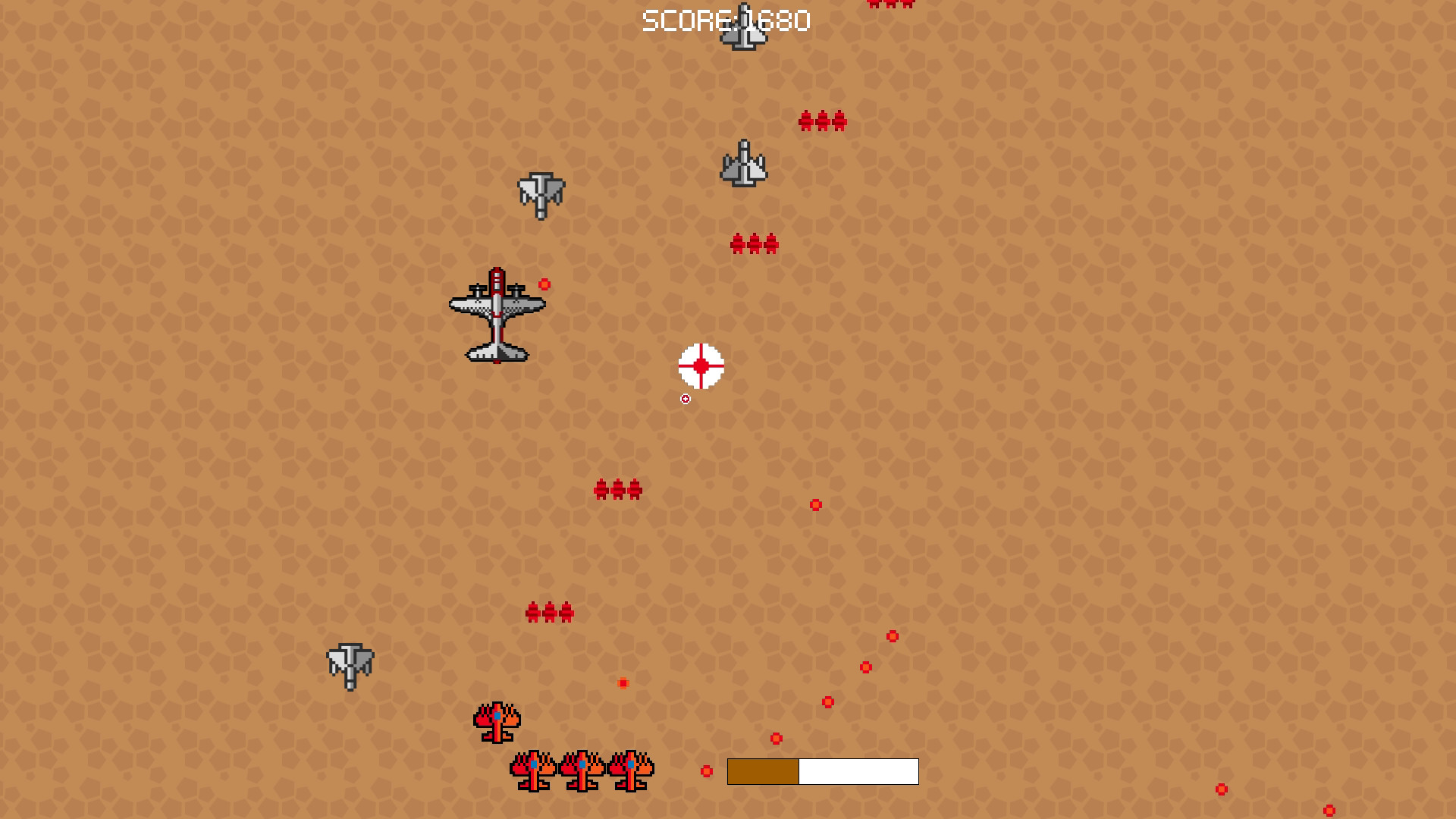Viewport: 1456px width, 819px height.
Task: Click the SCORE 1680 text at the top
Action: pos(726,20)
